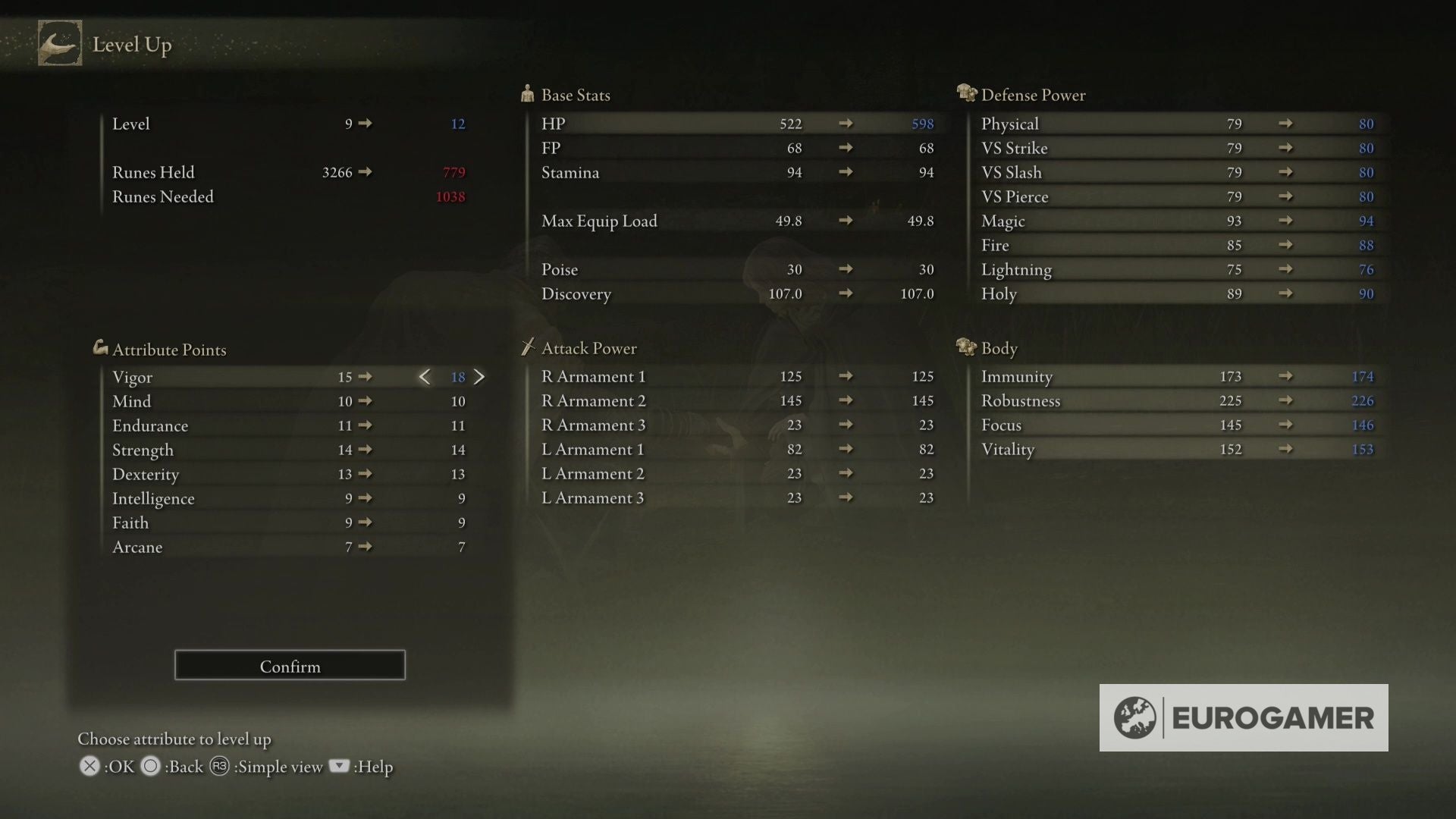Click the Level Up talisman icon in the header

pyautogui.click(x=60, y=43)
